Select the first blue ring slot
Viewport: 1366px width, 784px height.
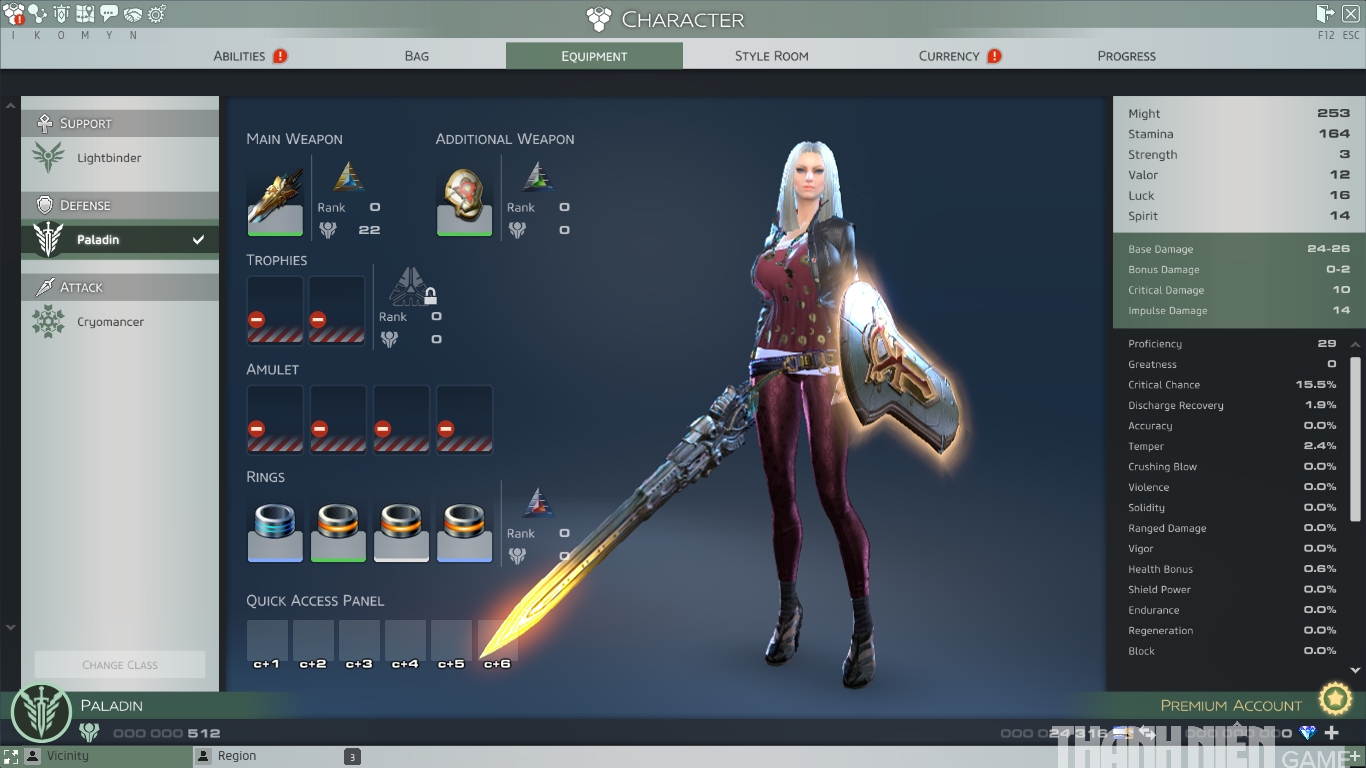(x=275, y=528)
